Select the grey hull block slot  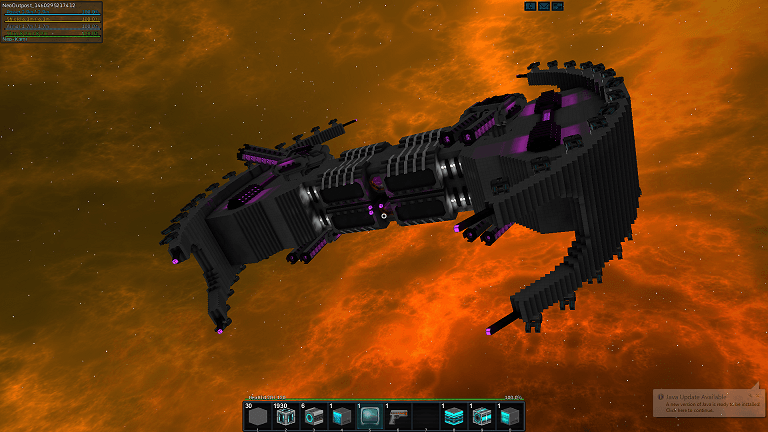(x=258, y=417)
